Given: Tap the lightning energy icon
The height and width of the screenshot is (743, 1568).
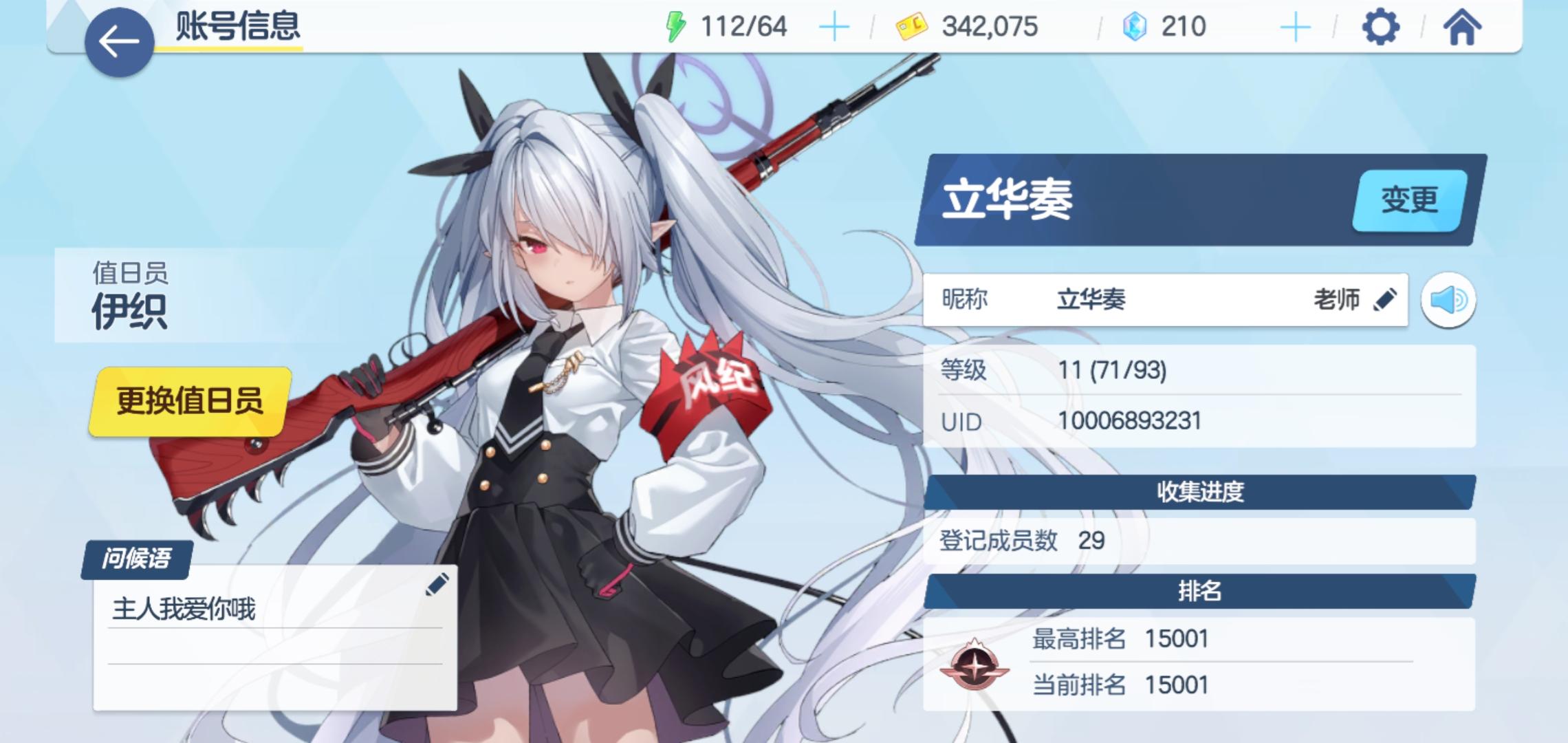Looking at the screenshot, I should [x=676, y=26].
